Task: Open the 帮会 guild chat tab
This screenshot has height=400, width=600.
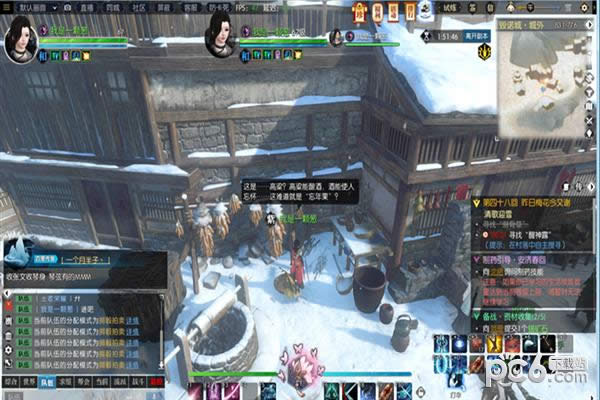Action: pyautogui.click(x=84, y=382)
